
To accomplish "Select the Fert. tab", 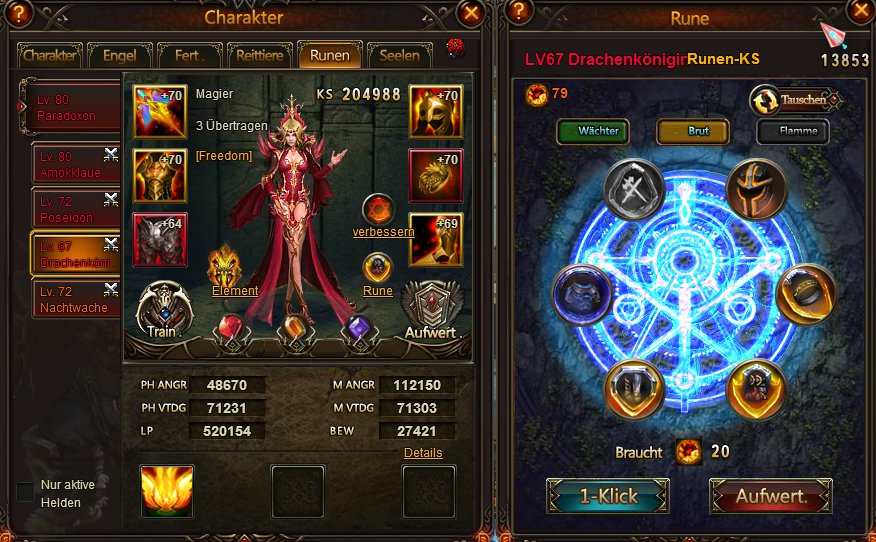I will coord(190,56).
